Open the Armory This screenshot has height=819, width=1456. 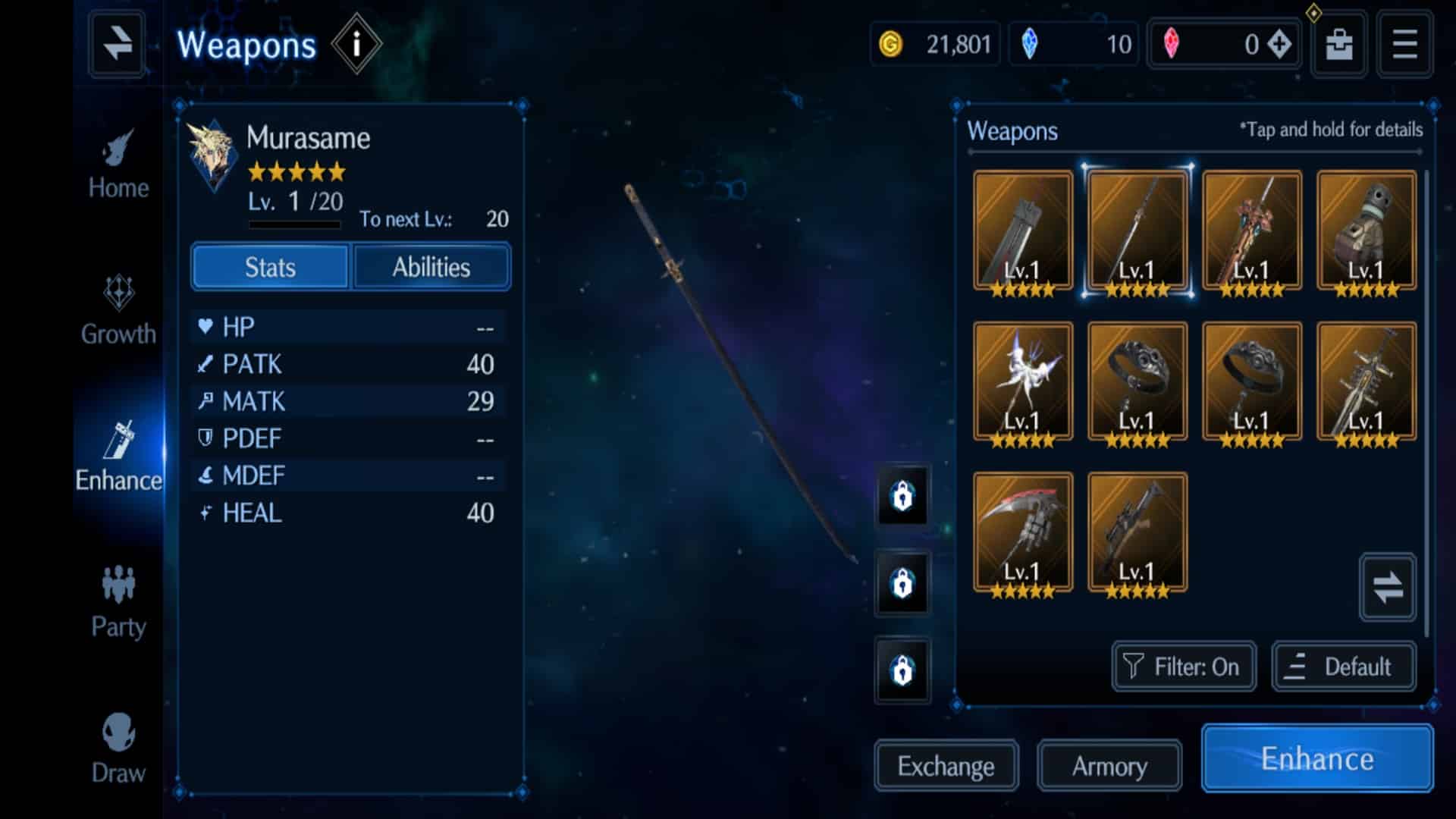click(x=1109, y=766)
